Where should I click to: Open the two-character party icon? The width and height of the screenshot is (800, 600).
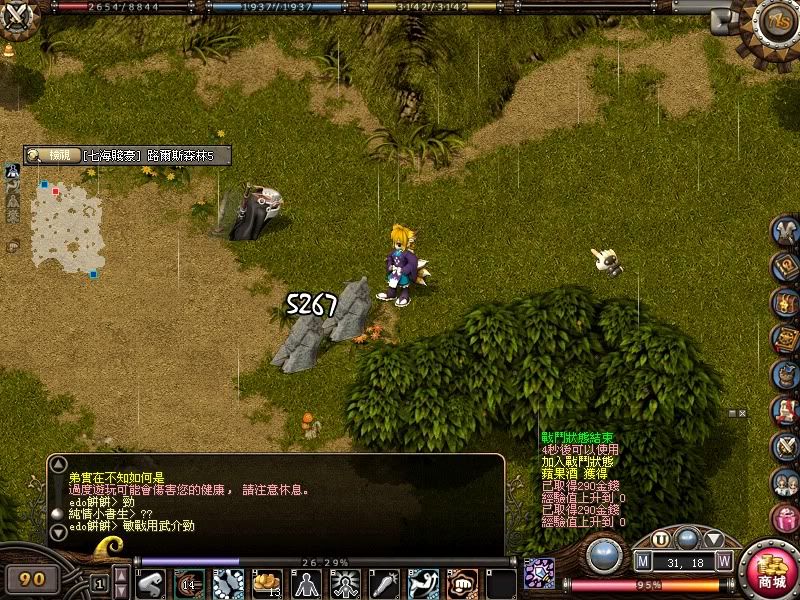(x=785, y=482)
